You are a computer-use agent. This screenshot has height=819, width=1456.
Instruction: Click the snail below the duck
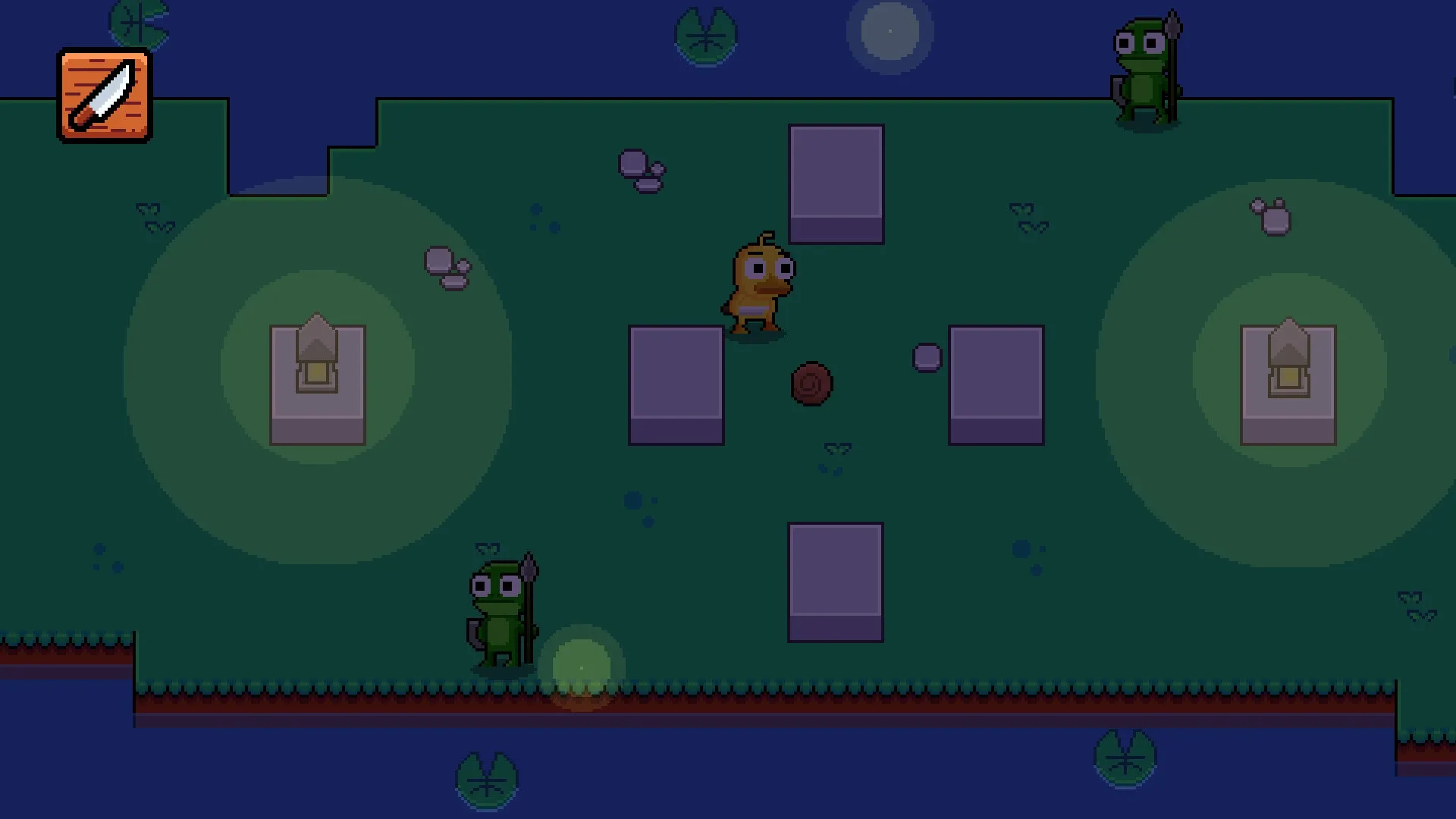coord(811,384)
